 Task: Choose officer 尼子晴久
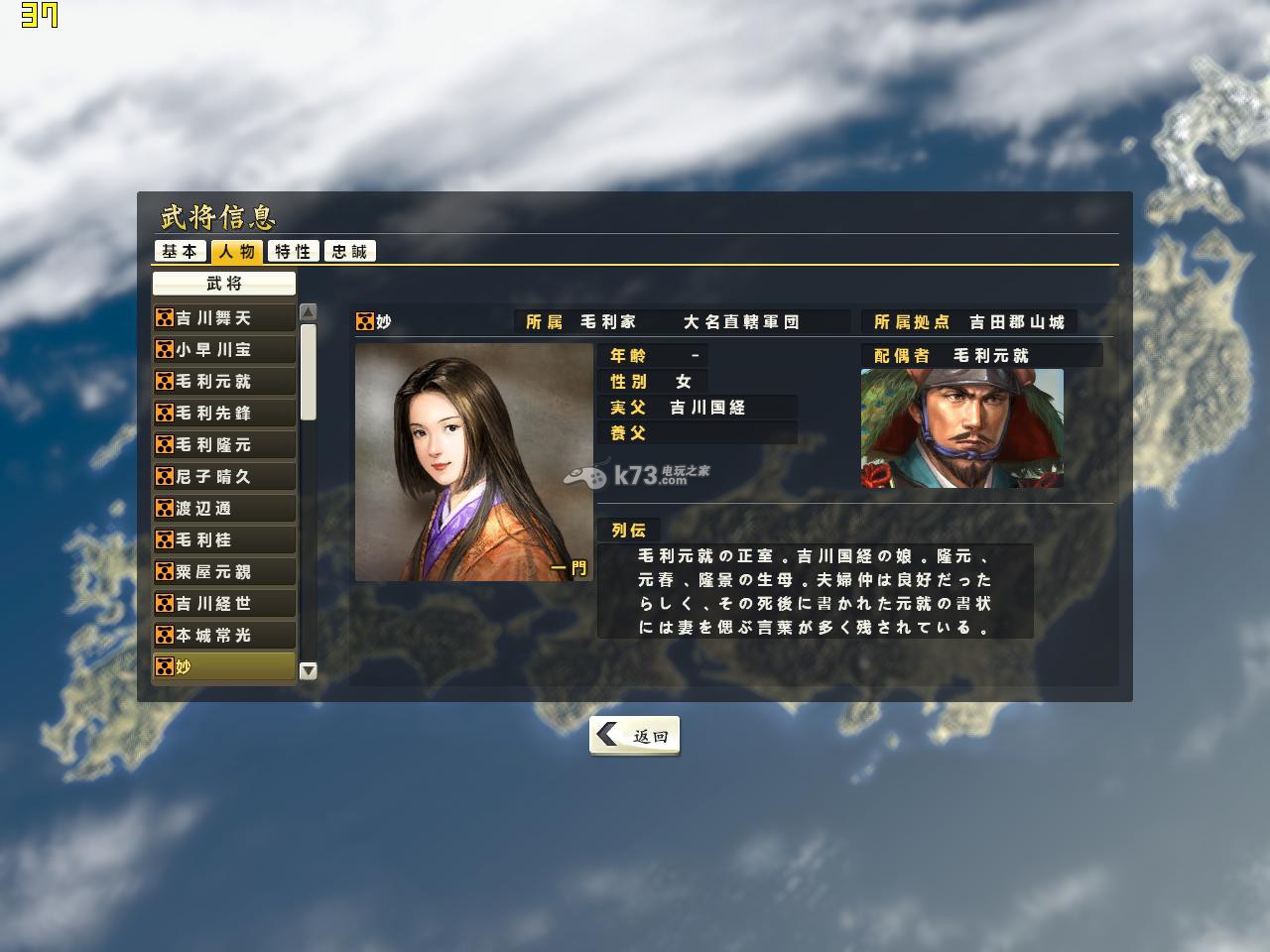(224, 477)
